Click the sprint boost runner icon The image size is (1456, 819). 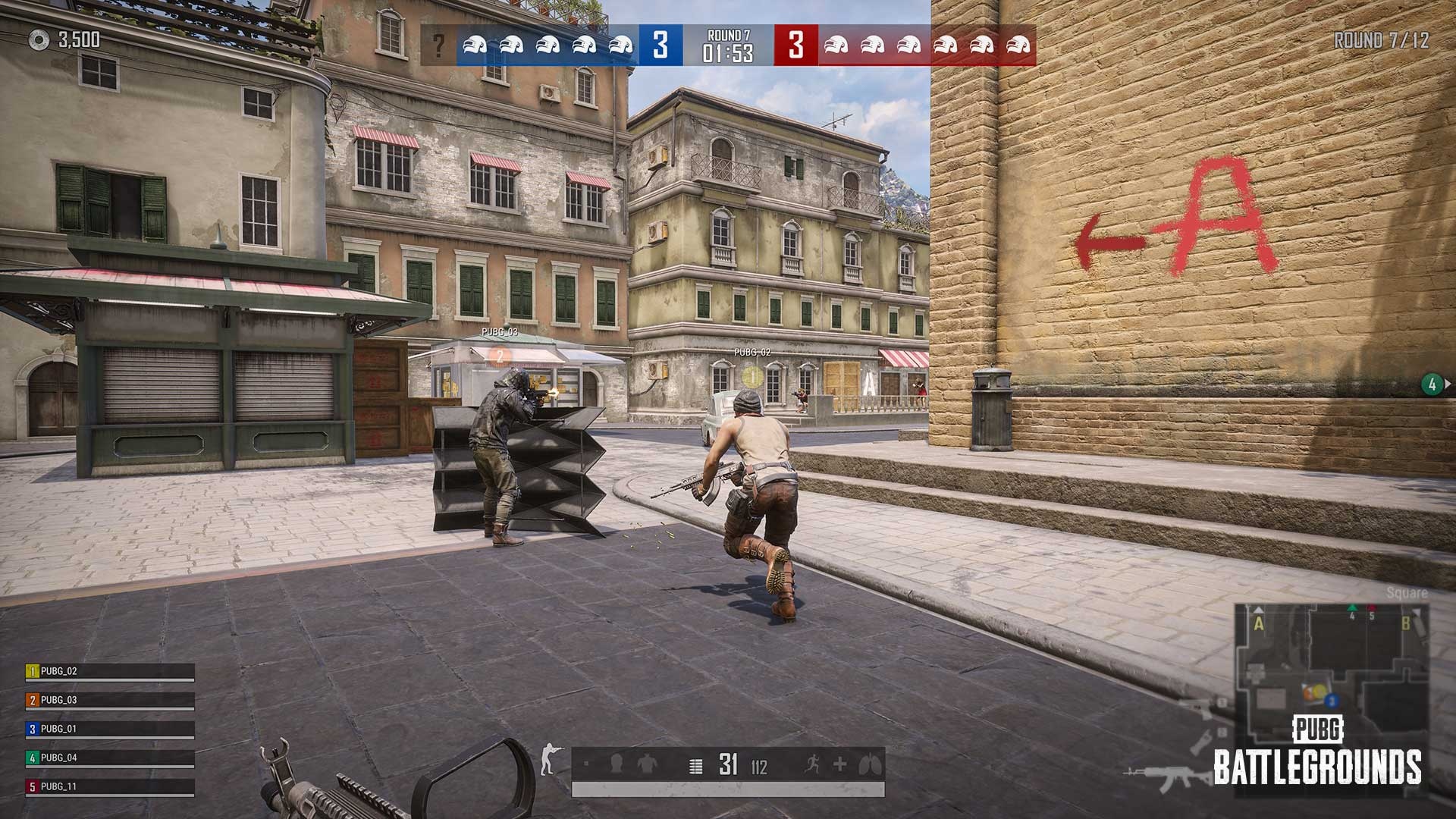pos(812,764)
